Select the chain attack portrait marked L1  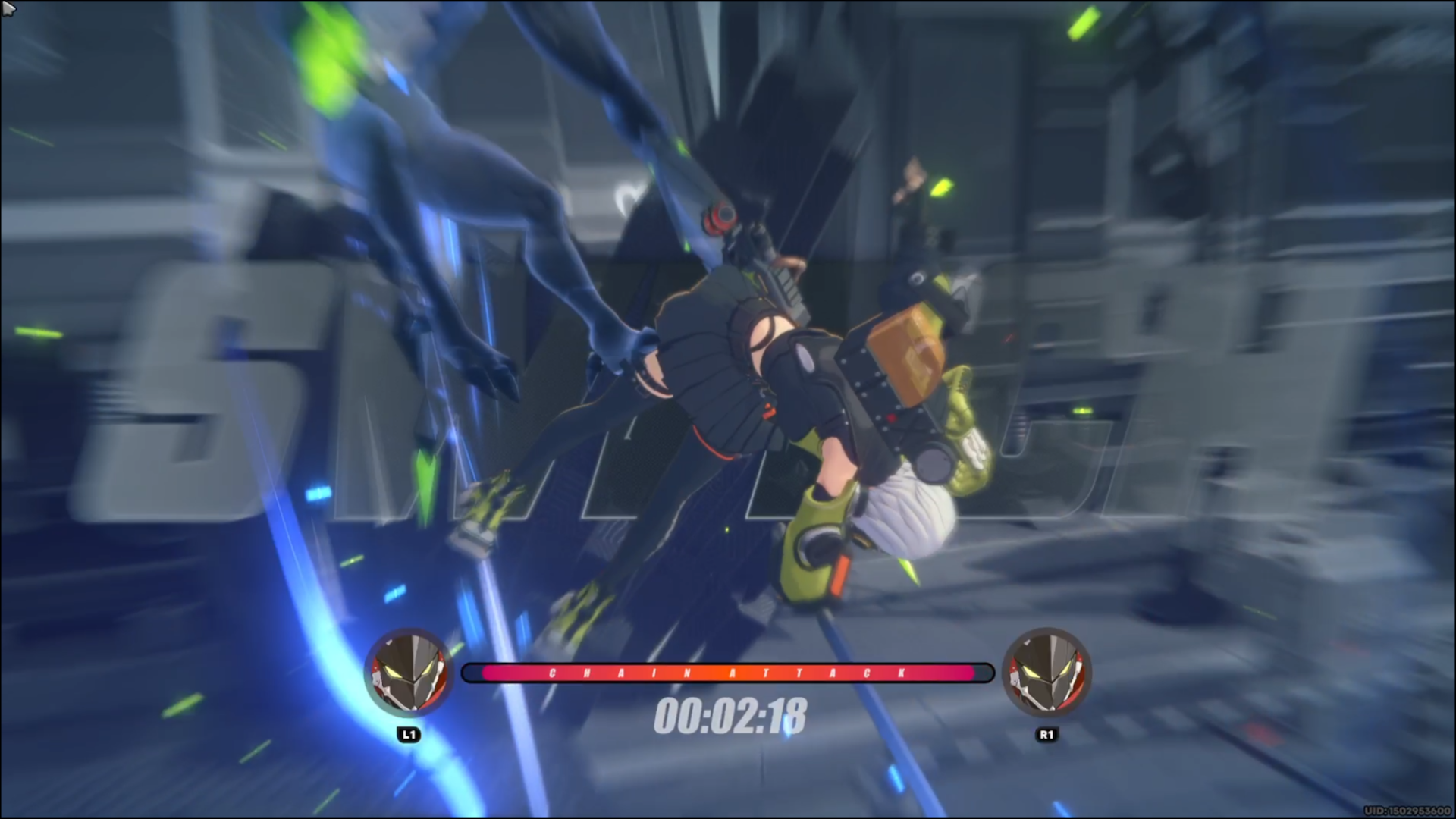coord(409,673)
